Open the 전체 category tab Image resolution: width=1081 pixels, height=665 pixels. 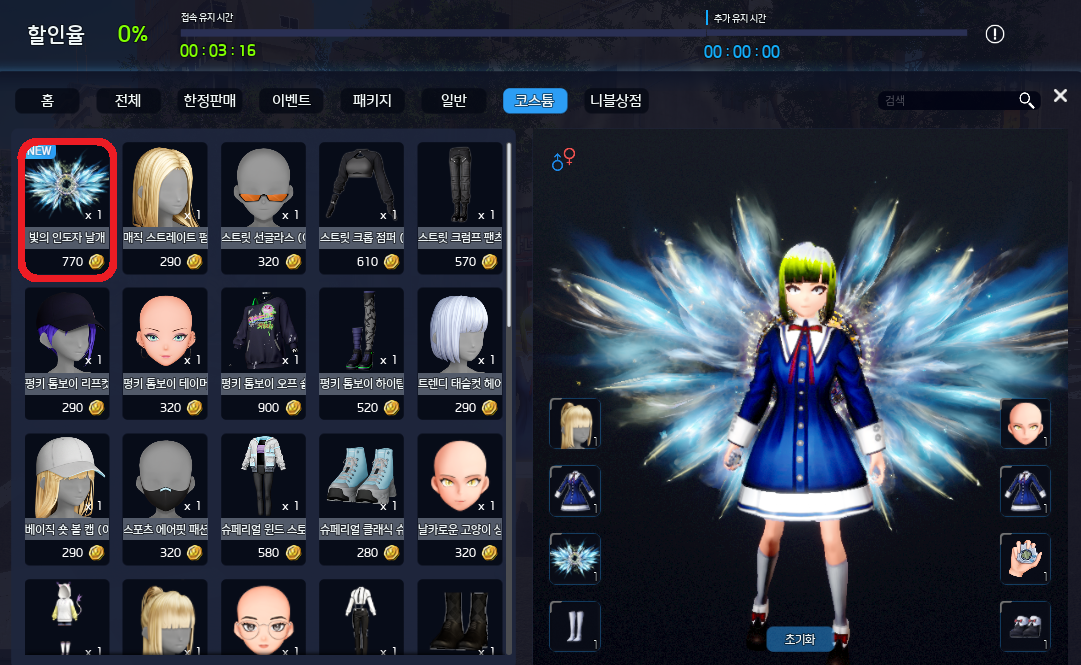pos(128,101)
